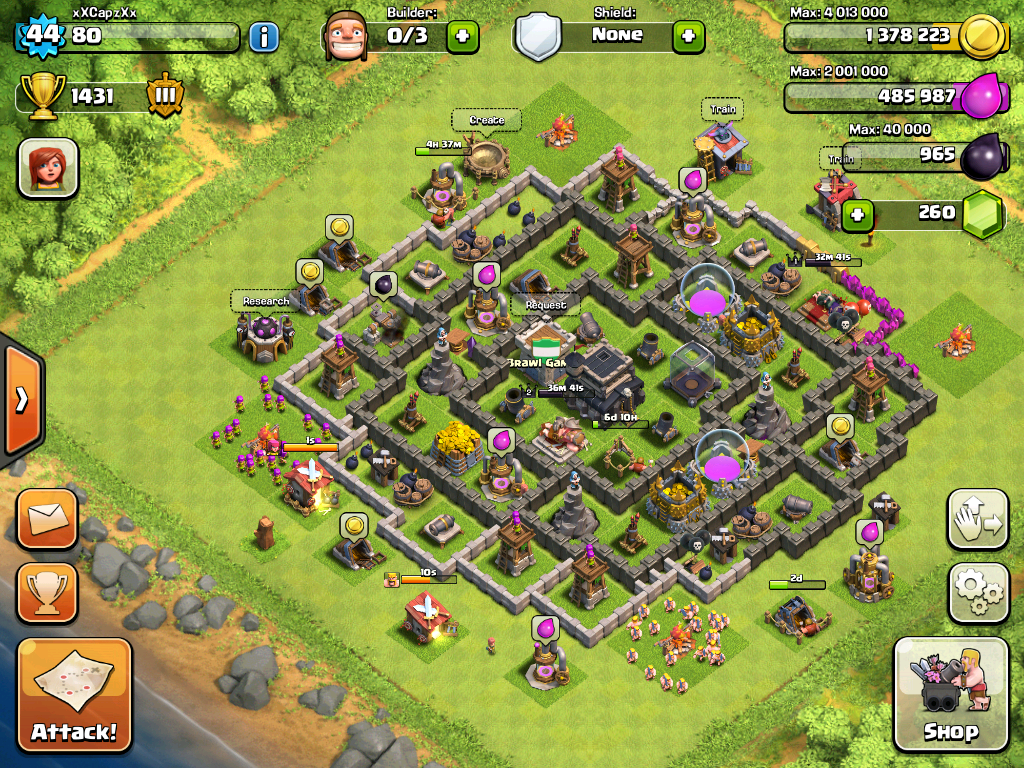Add a builder with the plus button
The width and height of the screenshot is (1024, 768).
[462, 37]
